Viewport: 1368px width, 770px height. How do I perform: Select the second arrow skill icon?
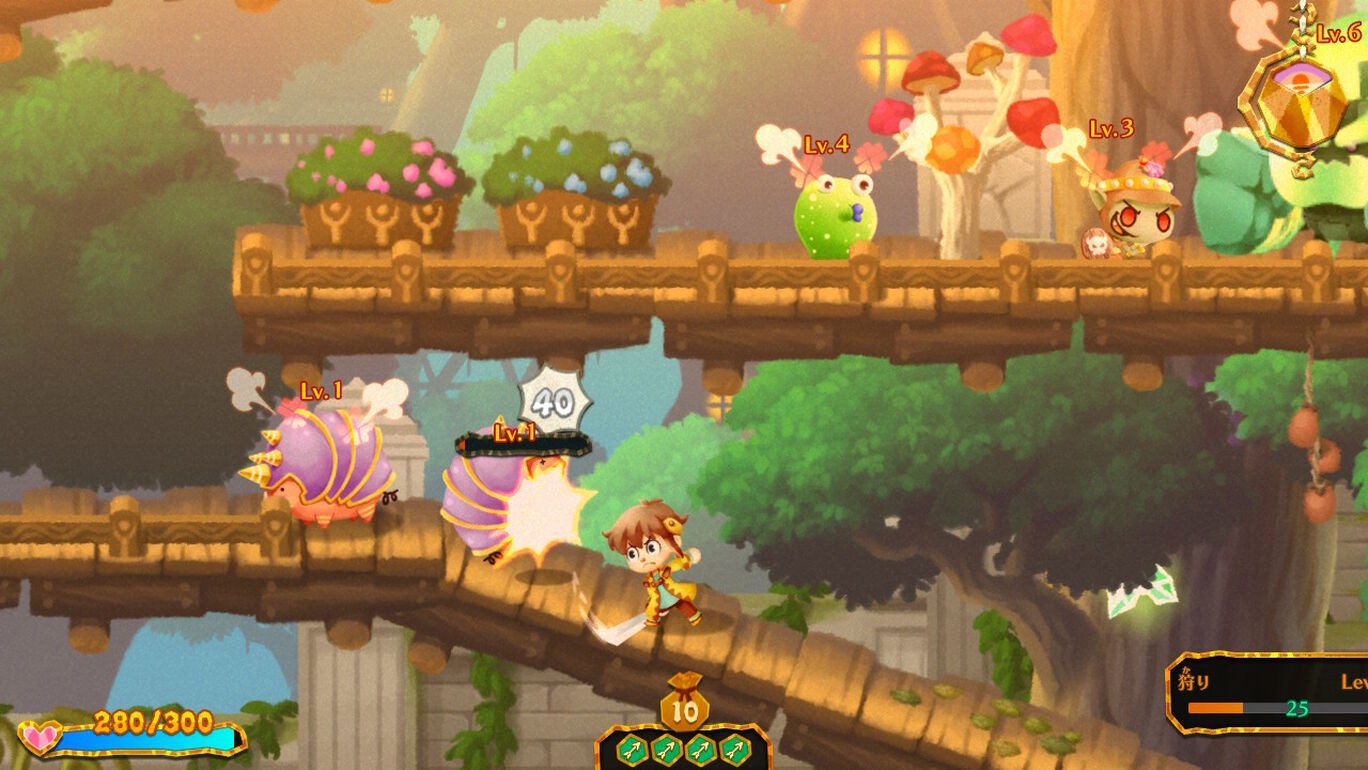(667, 750)
